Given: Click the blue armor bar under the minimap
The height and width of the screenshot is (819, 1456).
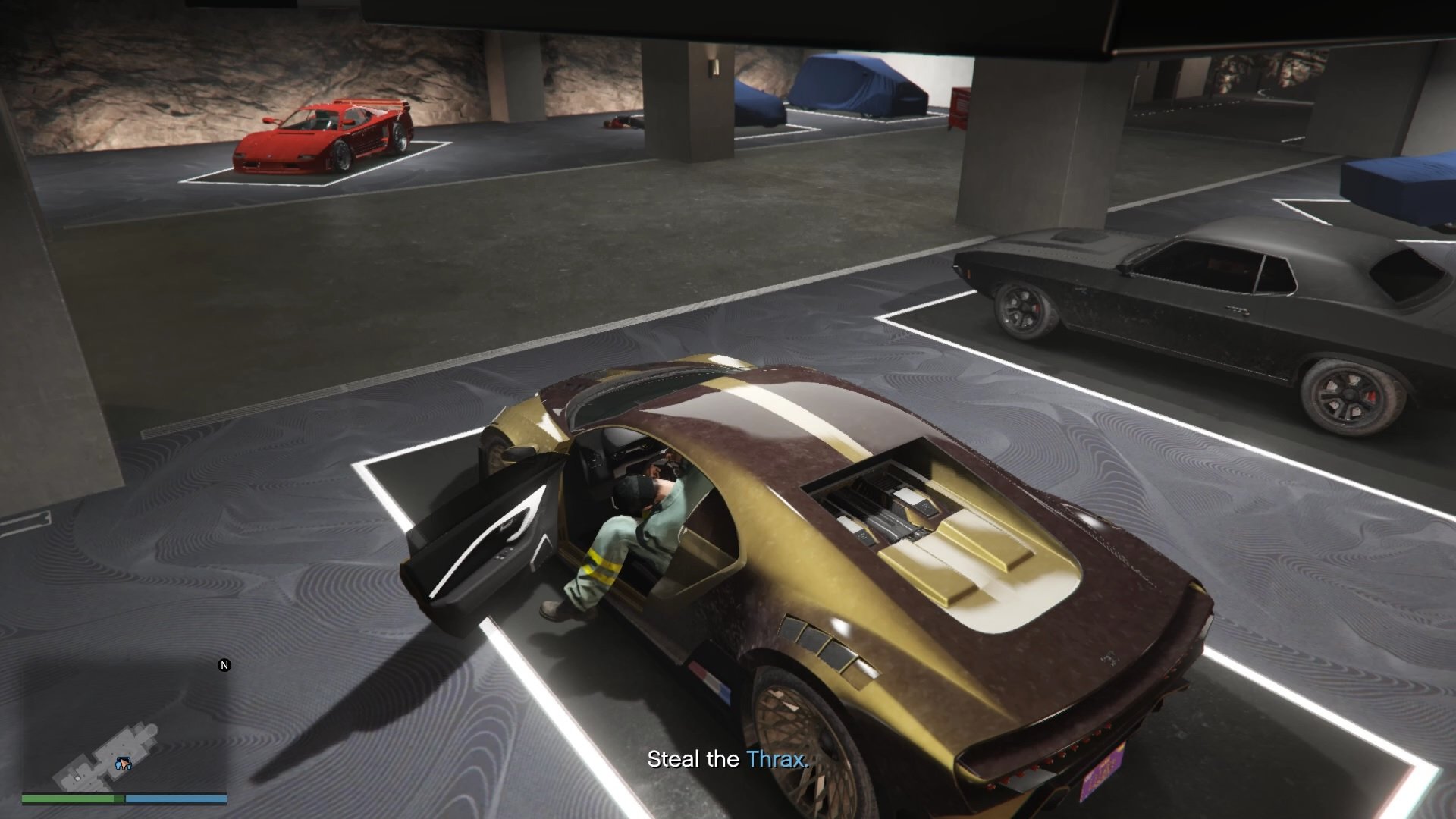Looking at the screenshot, I should [x=176, y=798].
